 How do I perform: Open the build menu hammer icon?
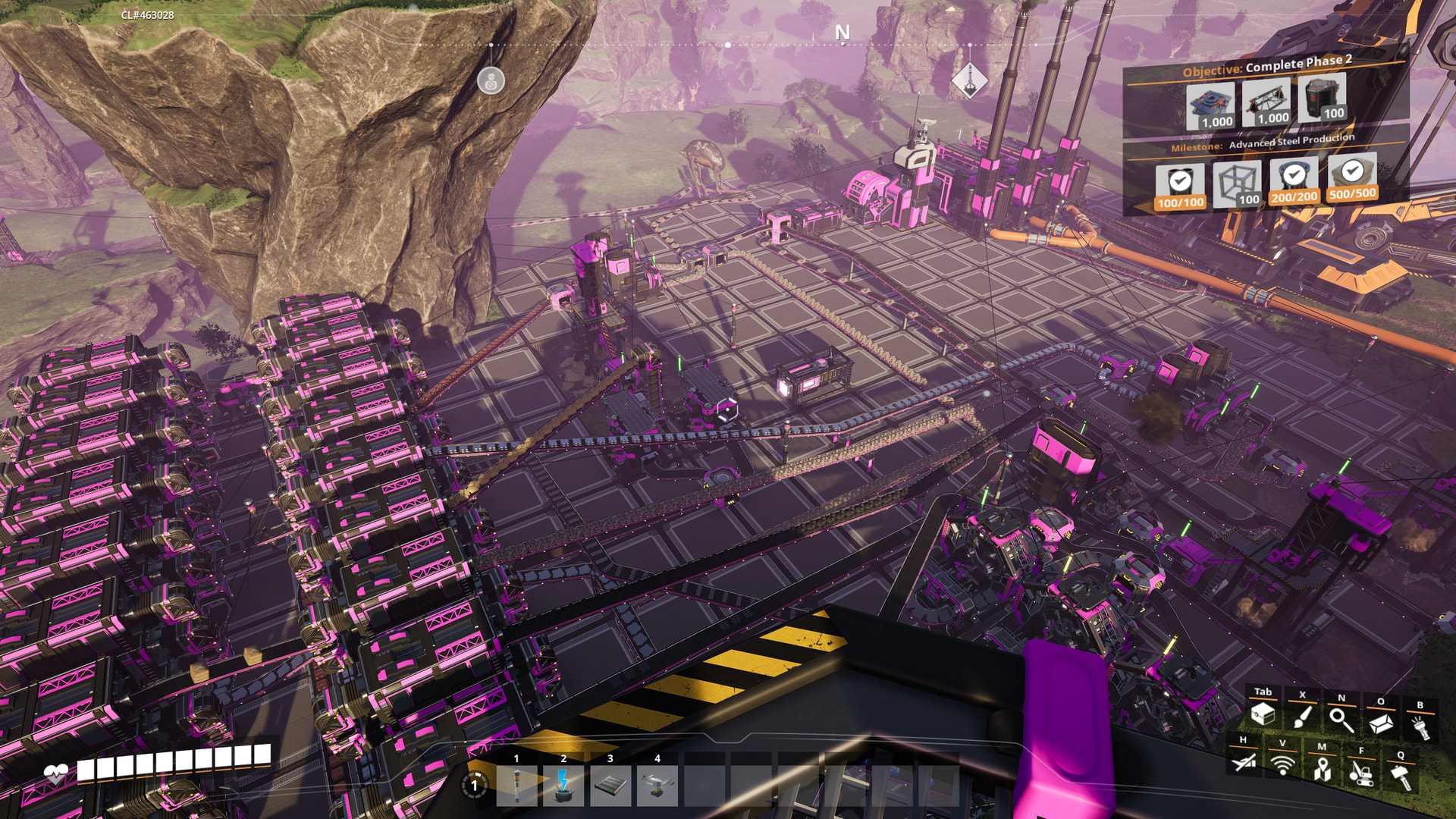pyautogui.click(x=1400, y=776)
